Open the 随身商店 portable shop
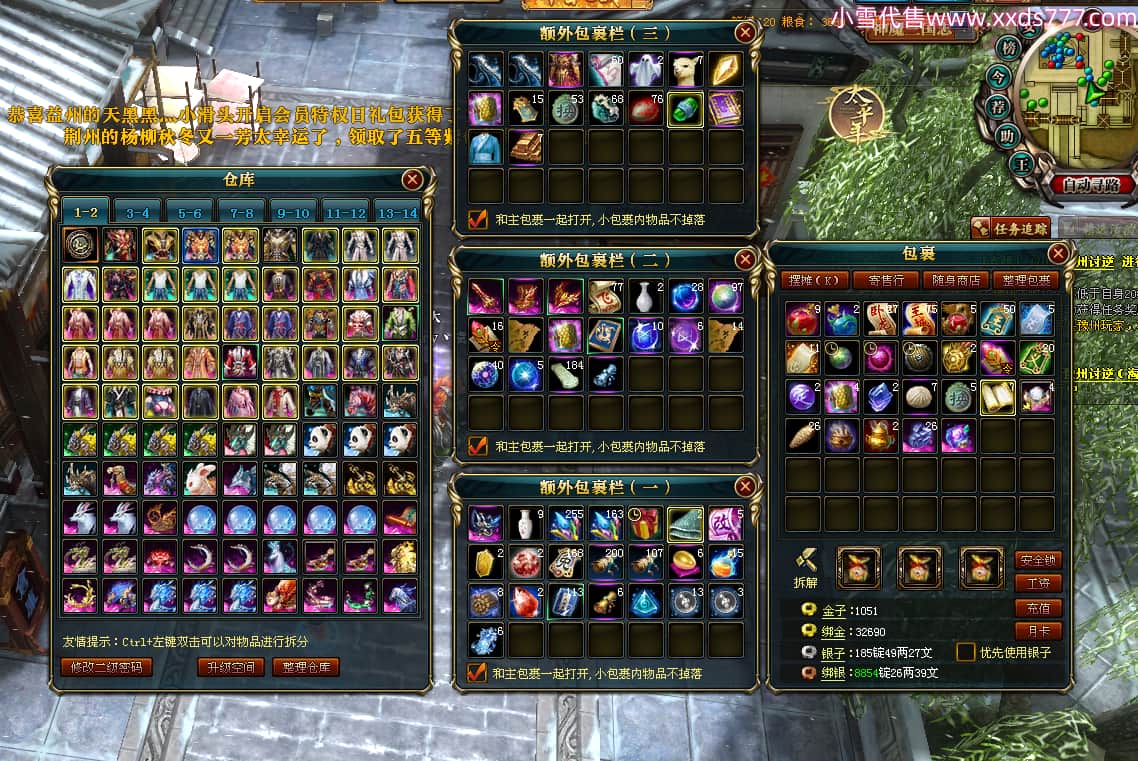 pyautogui.click(x=955, y=280)
